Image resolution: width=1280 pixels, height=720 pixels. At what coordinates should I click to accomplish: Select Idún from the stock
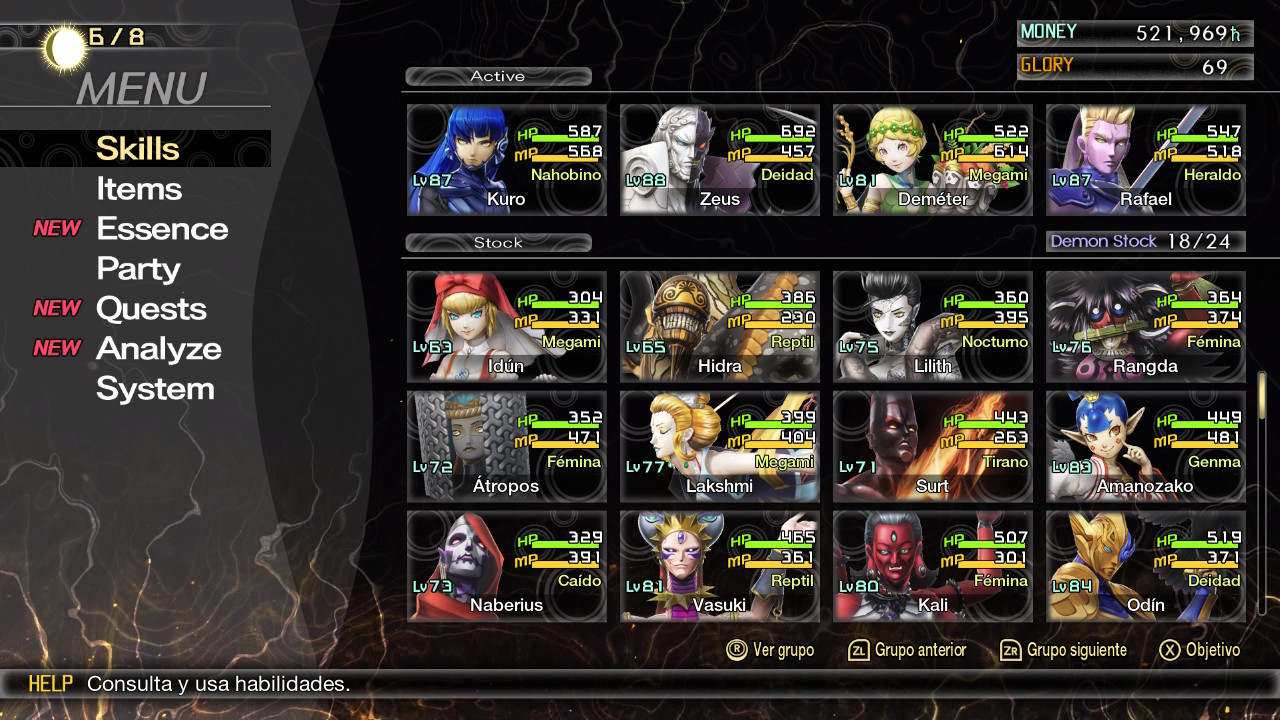click(x=506, y=327)
